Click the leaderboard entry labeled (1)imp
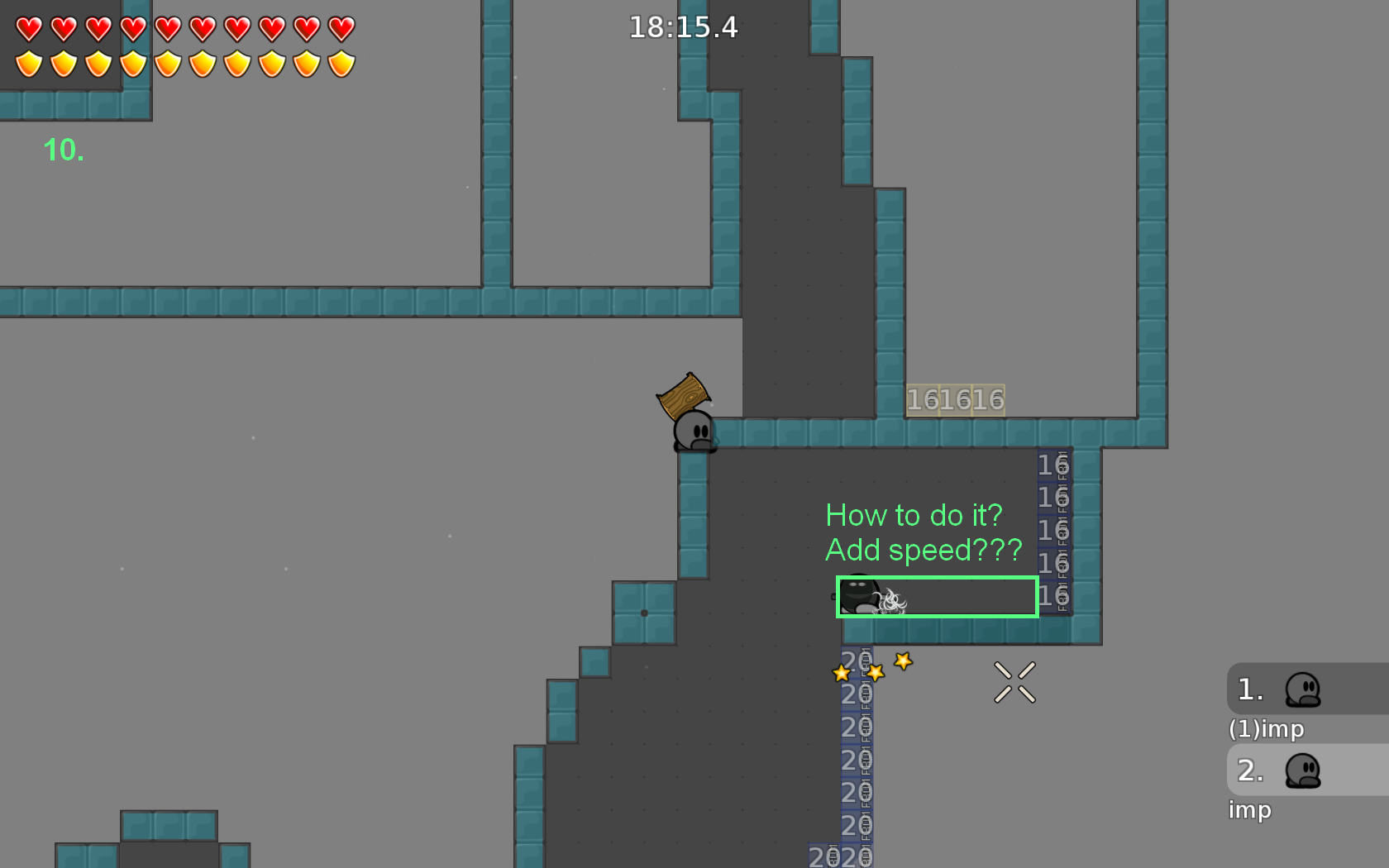This screenshot has height=868, width=1389. coord(1265,729)
